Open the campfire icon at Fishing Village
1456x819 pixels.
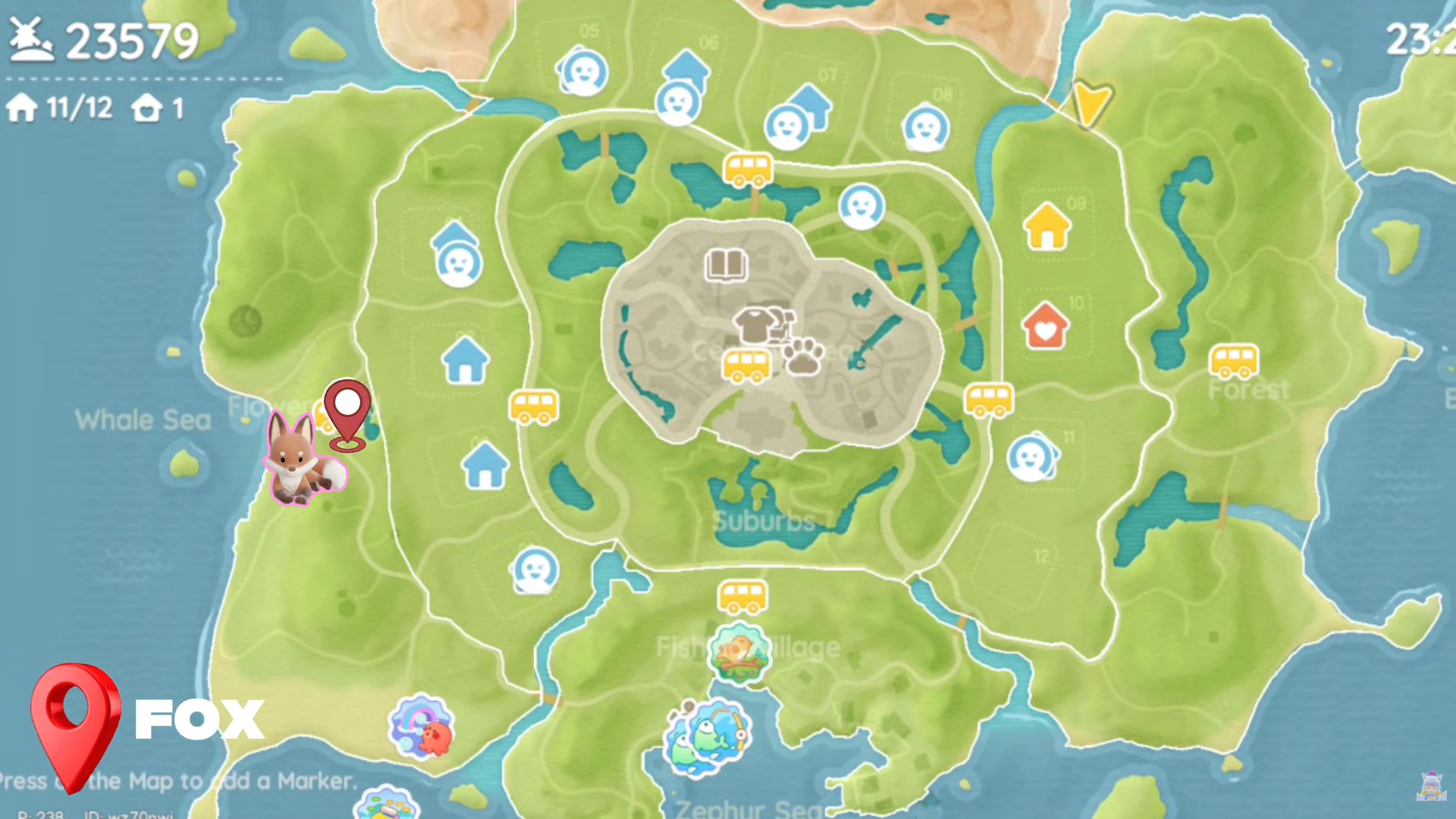click(740, 654)
